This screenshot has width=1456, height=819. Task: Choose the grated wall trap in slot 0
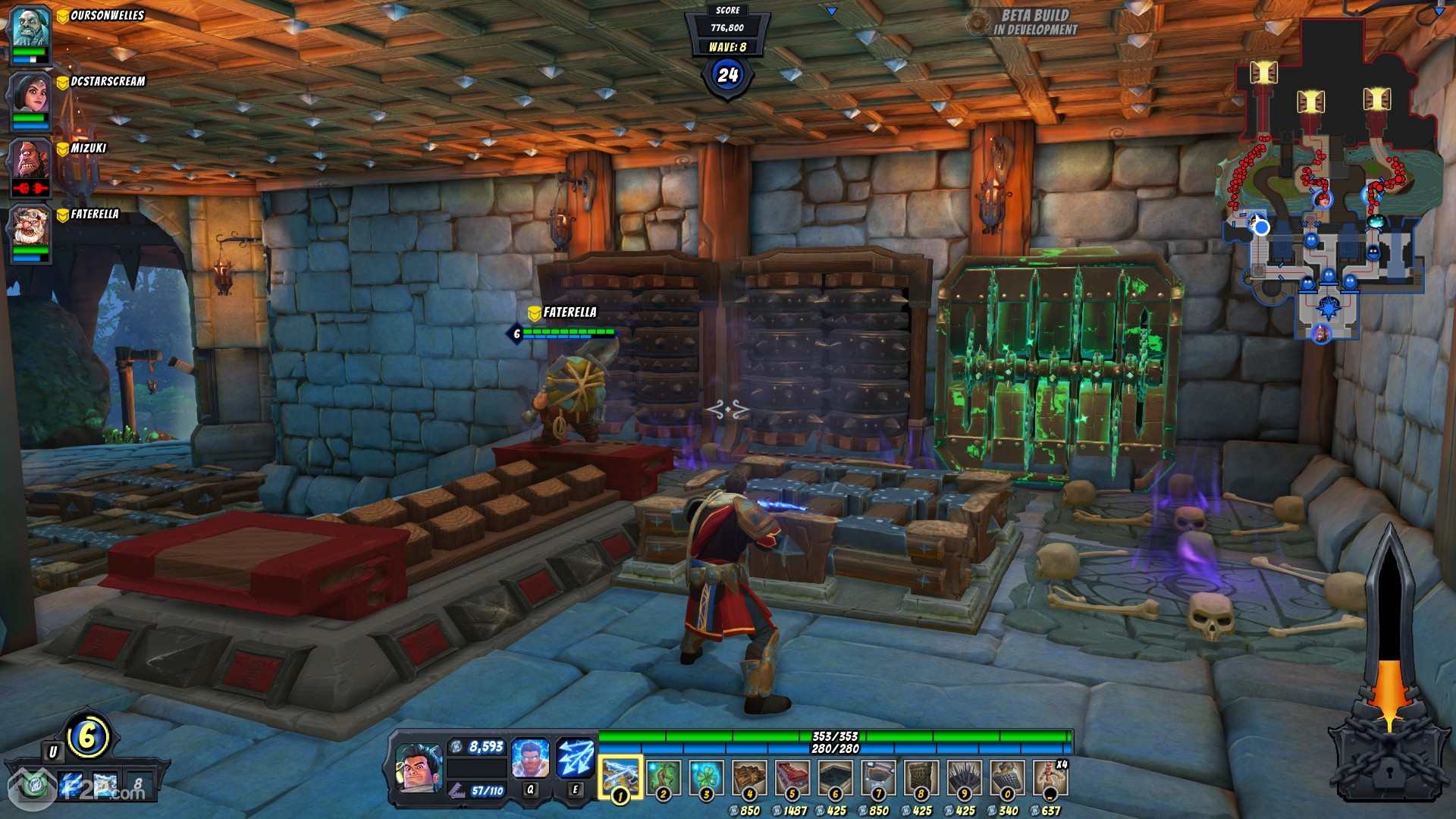pyautogui.click(x=1007, y=777)
